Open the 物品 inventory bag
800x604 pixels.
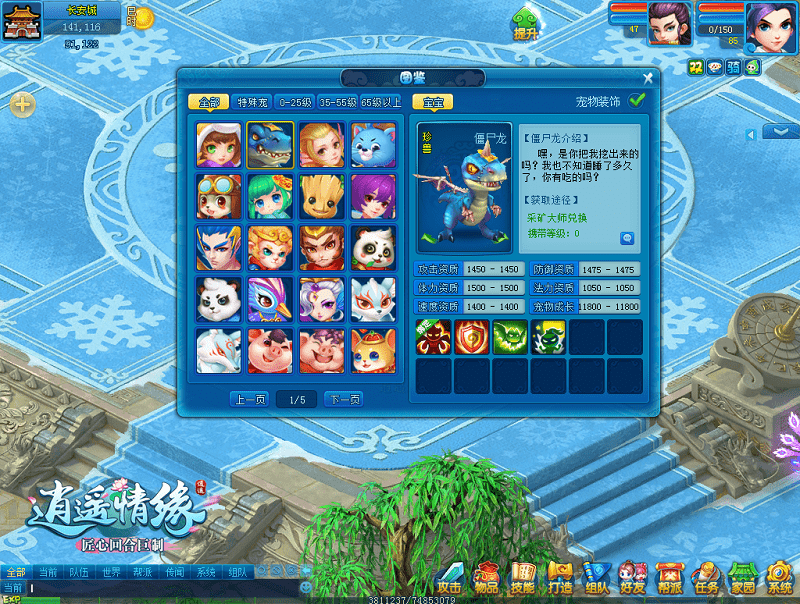click(x=486, y=578)
